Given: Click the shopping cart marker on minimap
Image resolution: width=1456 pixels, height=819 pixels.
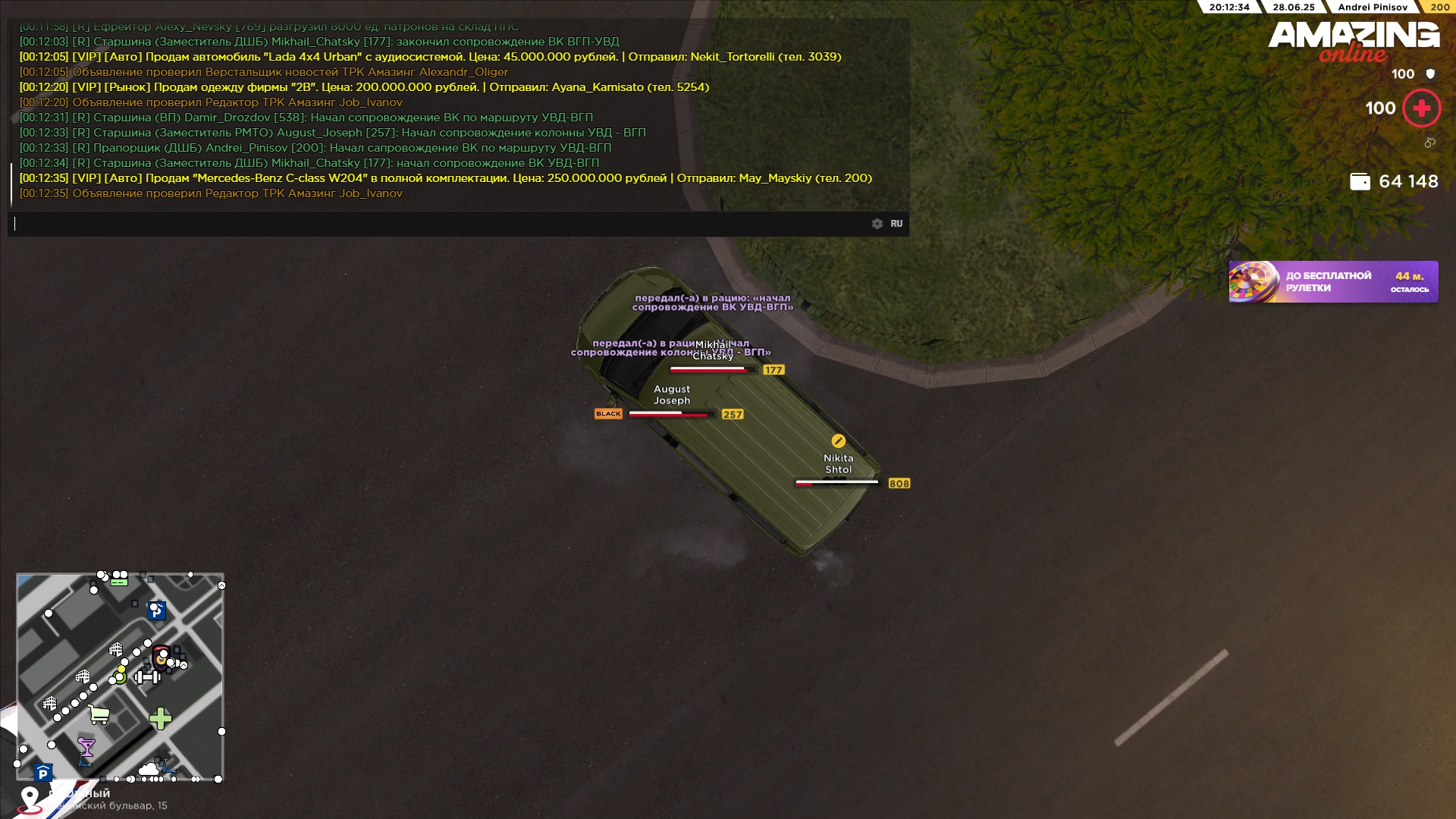Looking at the screenshot, I should pos(99,714).
